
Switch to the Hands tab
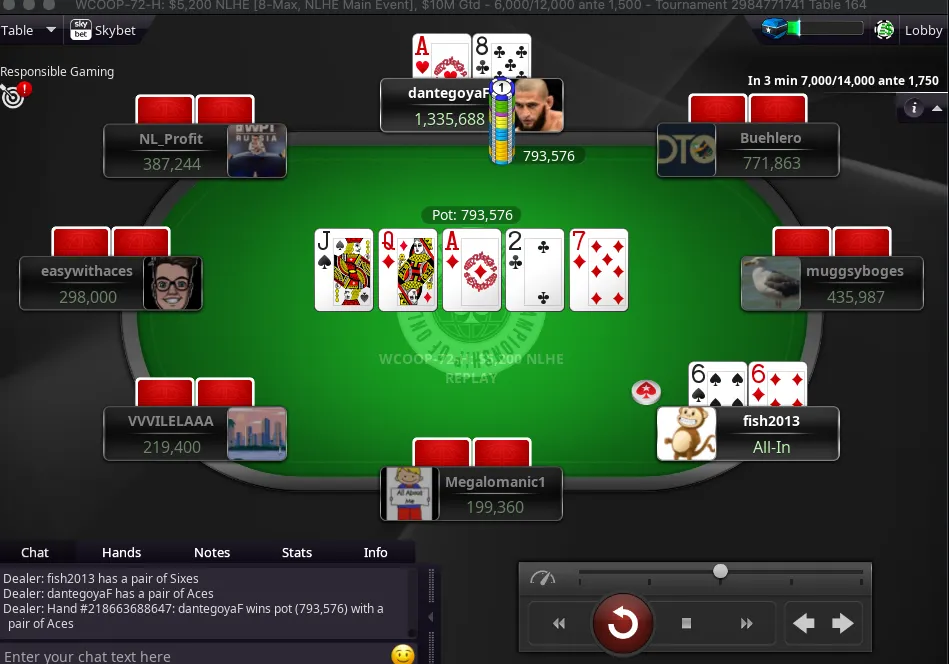click(122, 552)
